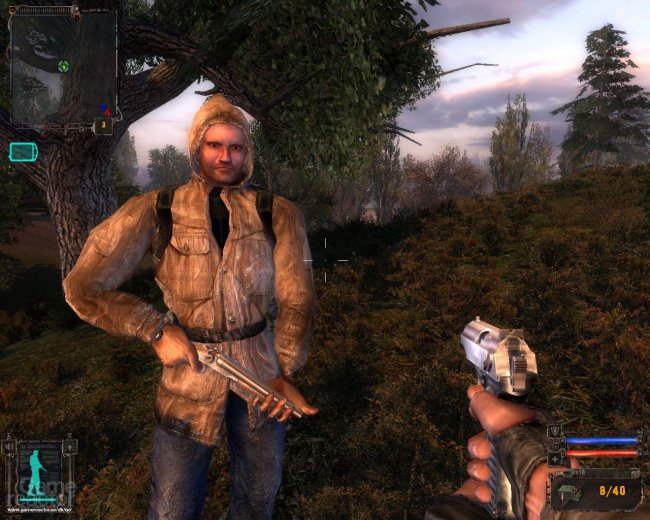The height and width of the screenshot is (520, 650).
Task: Select the armor shield icon
Action: point(555,432)
